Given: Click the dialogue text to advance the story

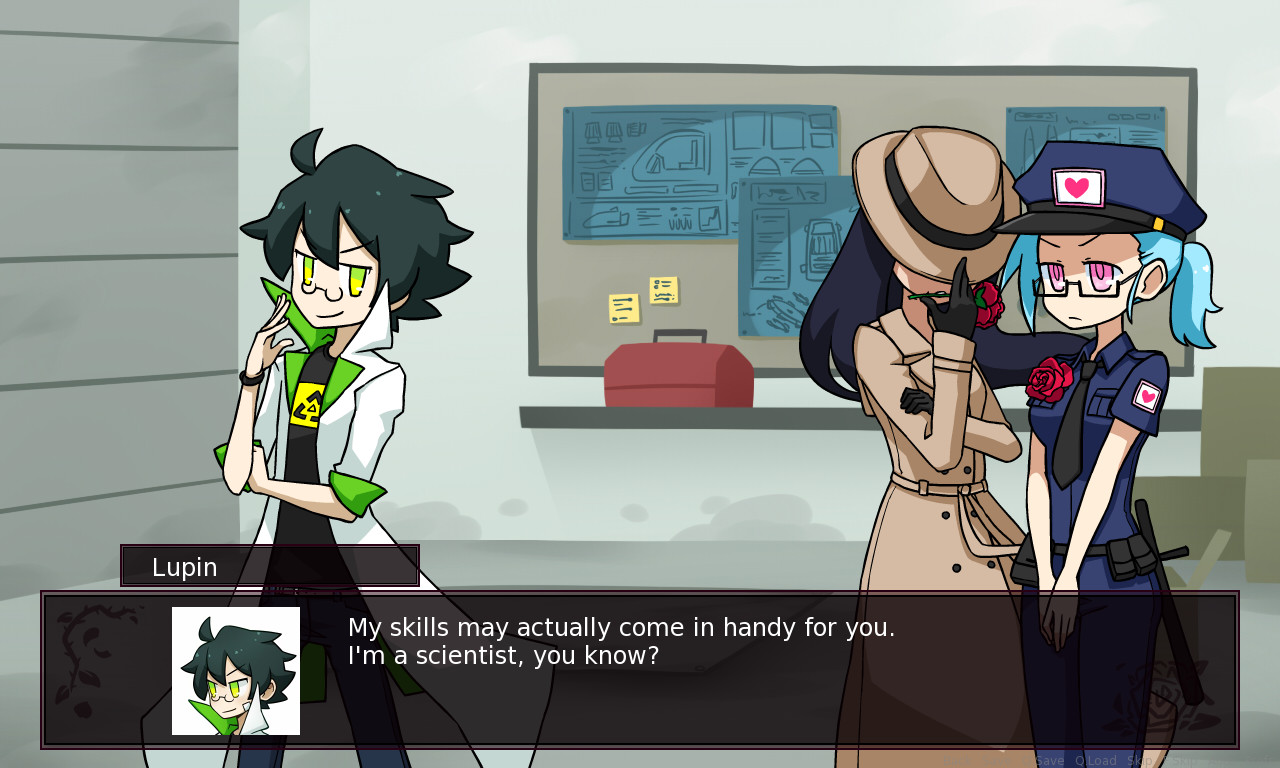Looking at the screenshot, I should (x=620, y=640).
